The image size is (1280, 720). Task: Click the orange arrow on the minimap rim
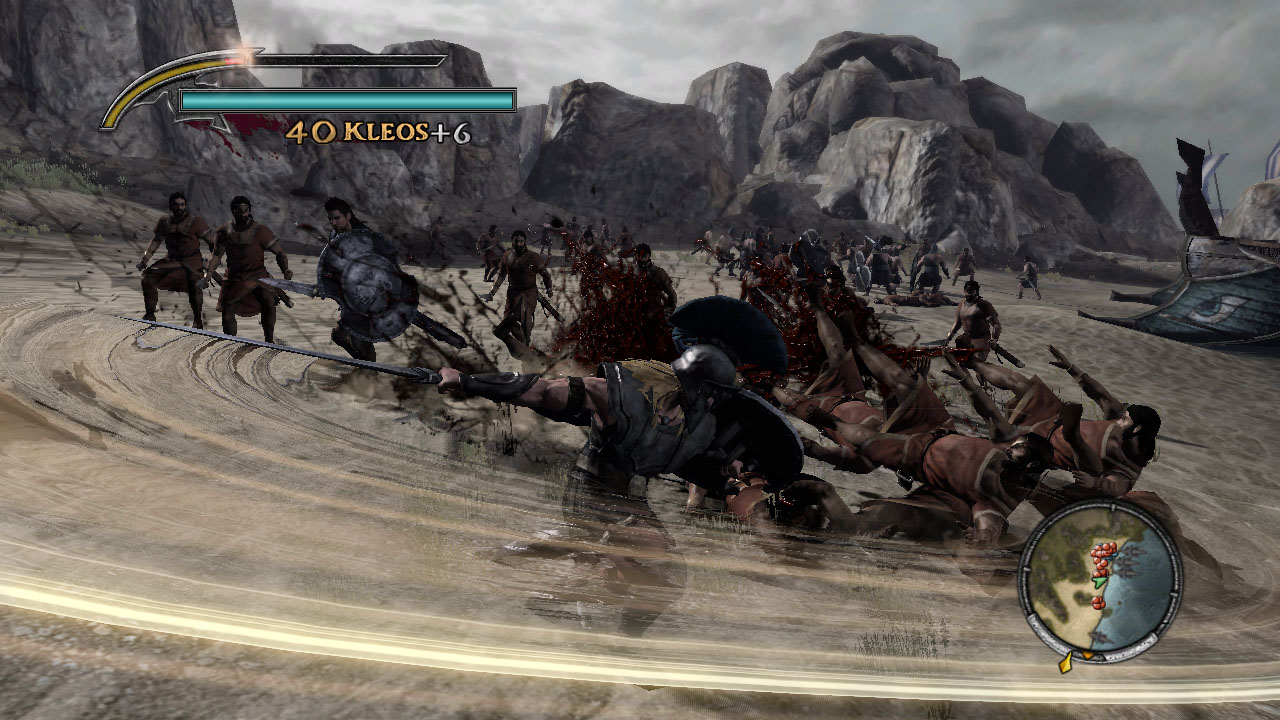coord(1089,655)
